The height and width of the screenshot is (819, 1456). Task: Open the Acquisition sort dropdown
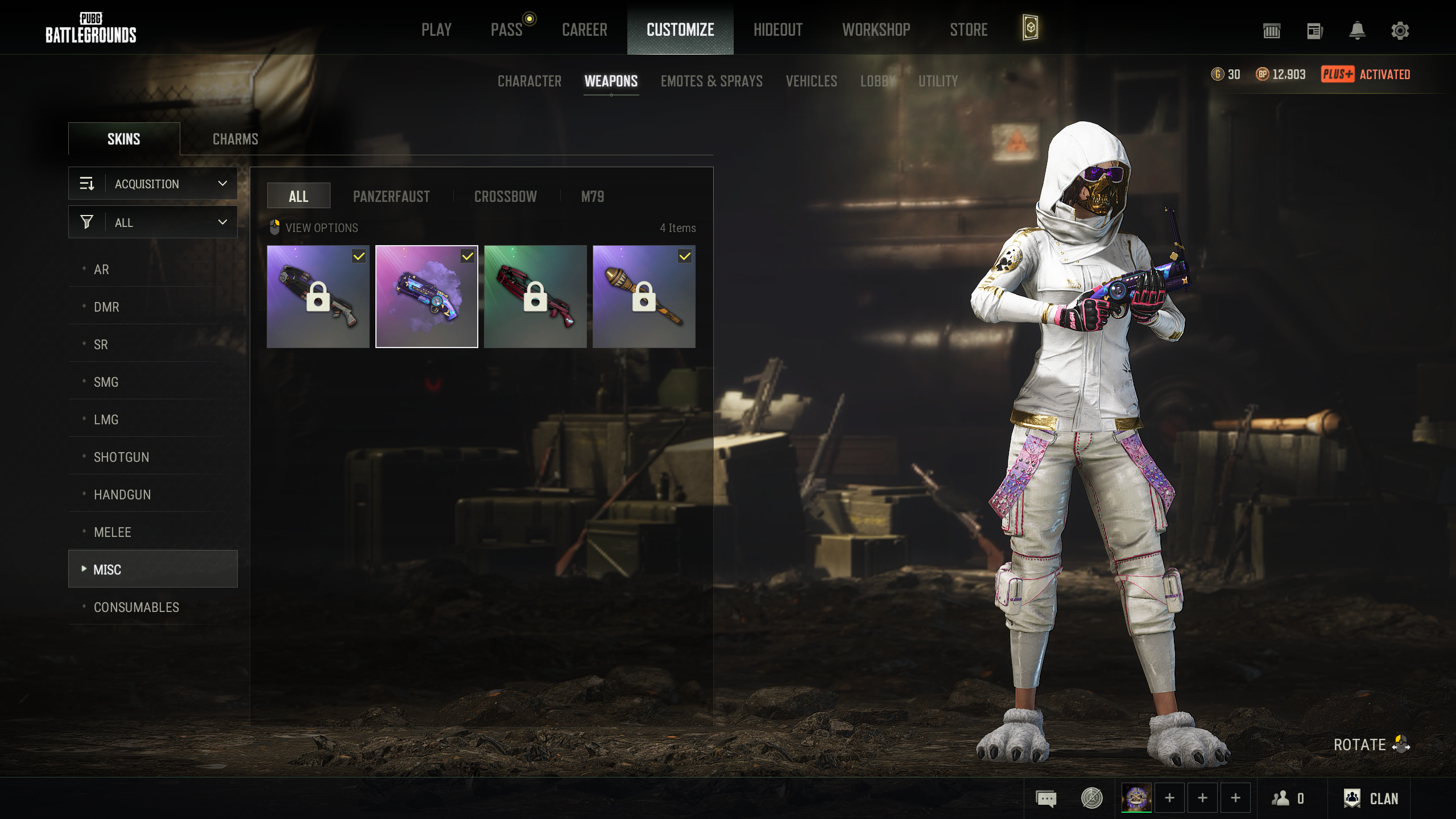pos(153,184)
